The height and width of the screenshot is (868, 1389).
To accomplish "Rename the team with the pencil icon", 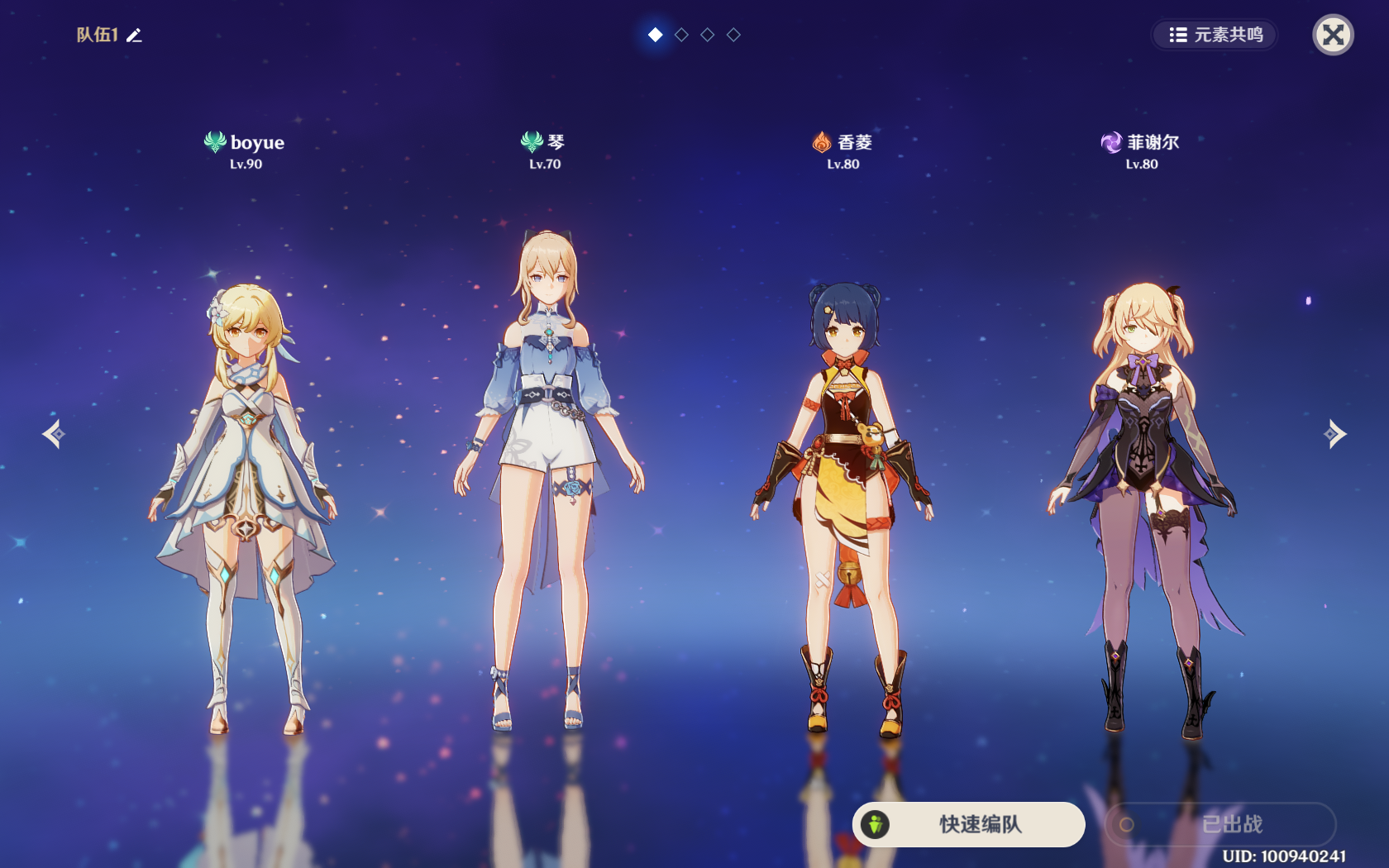I will pos(134,36).
